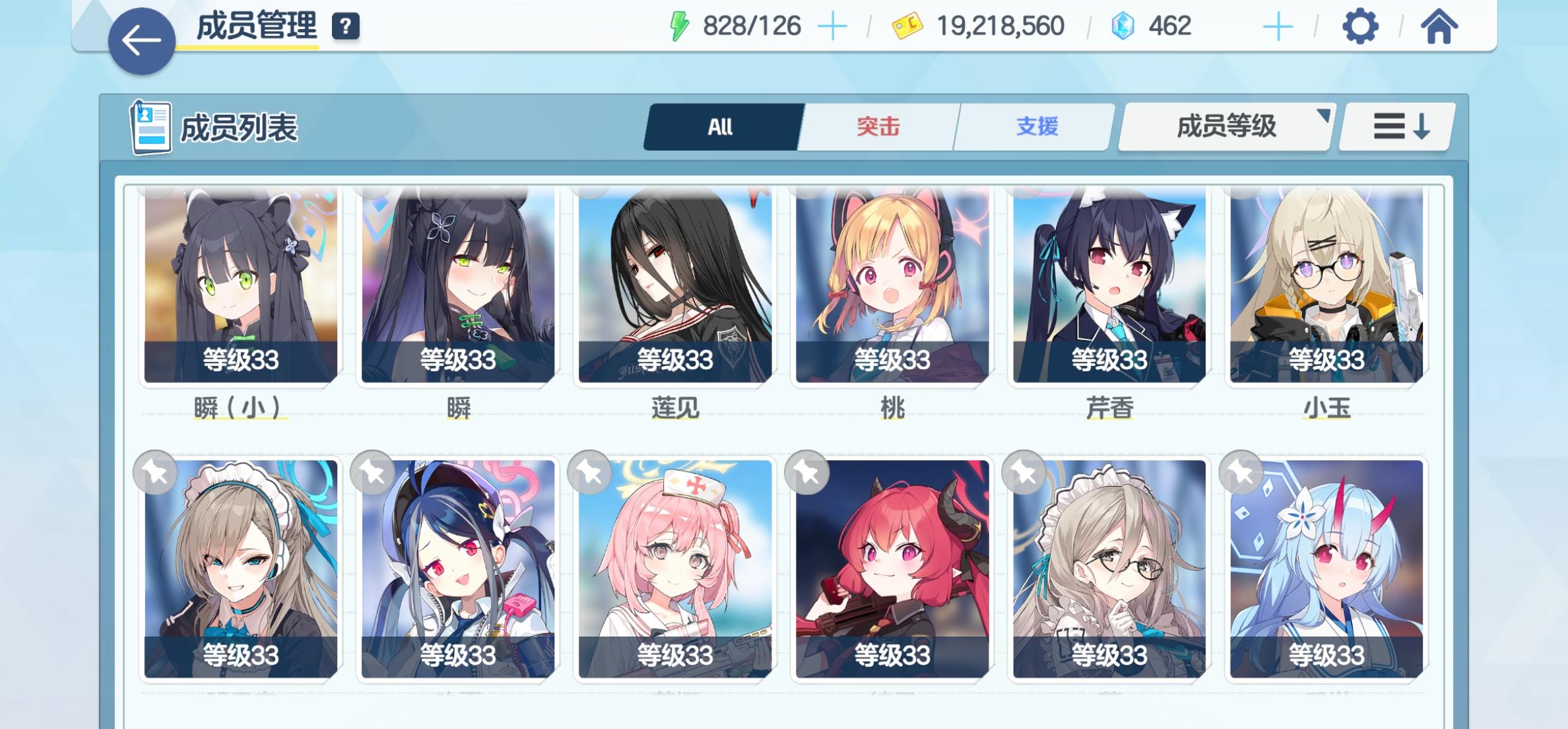Click the plus next to 462 gems

pyautogui.click(x=1279, y=26)
